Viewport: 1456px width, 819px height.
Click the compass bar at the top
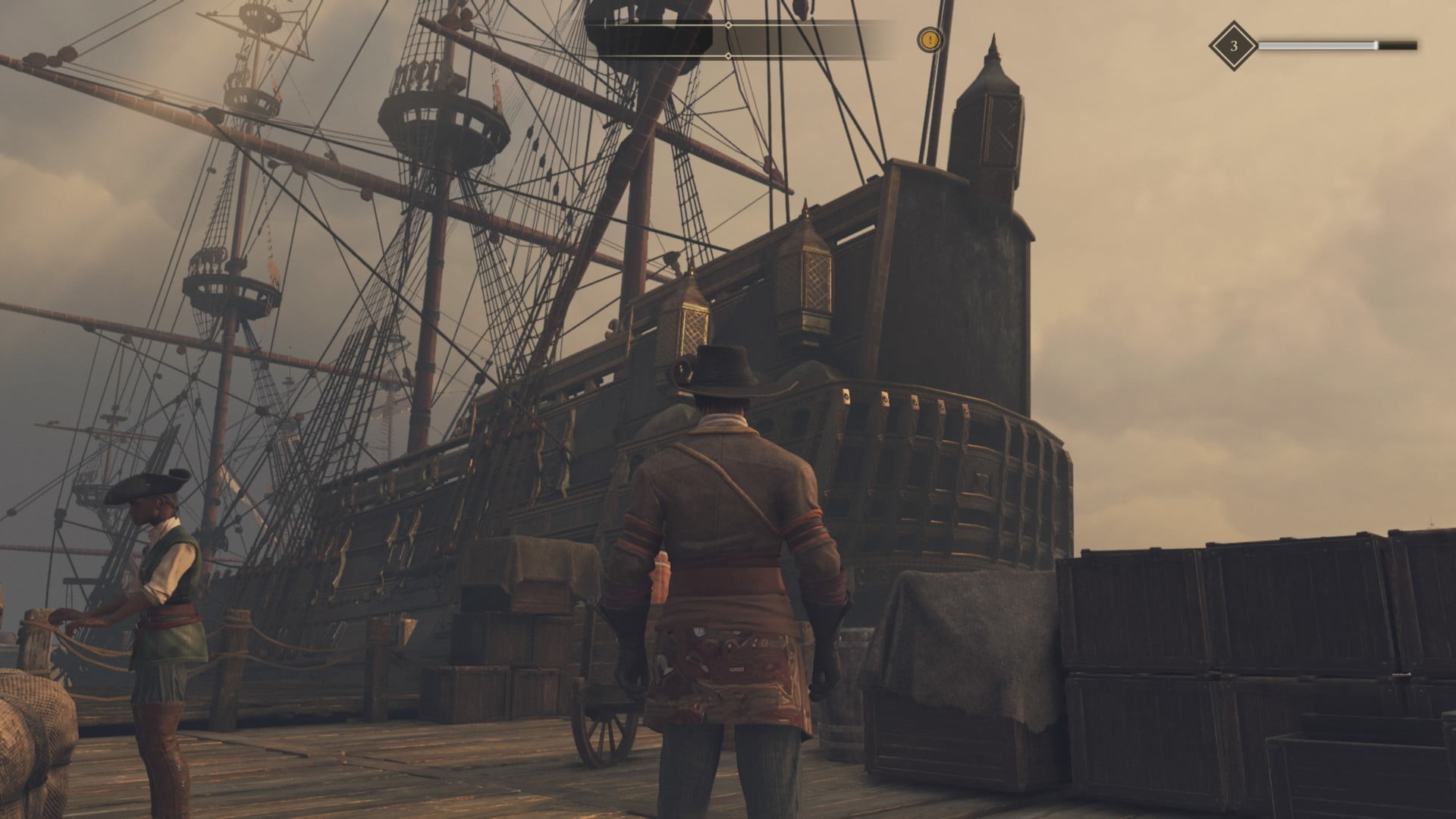(x=728, y=40)
